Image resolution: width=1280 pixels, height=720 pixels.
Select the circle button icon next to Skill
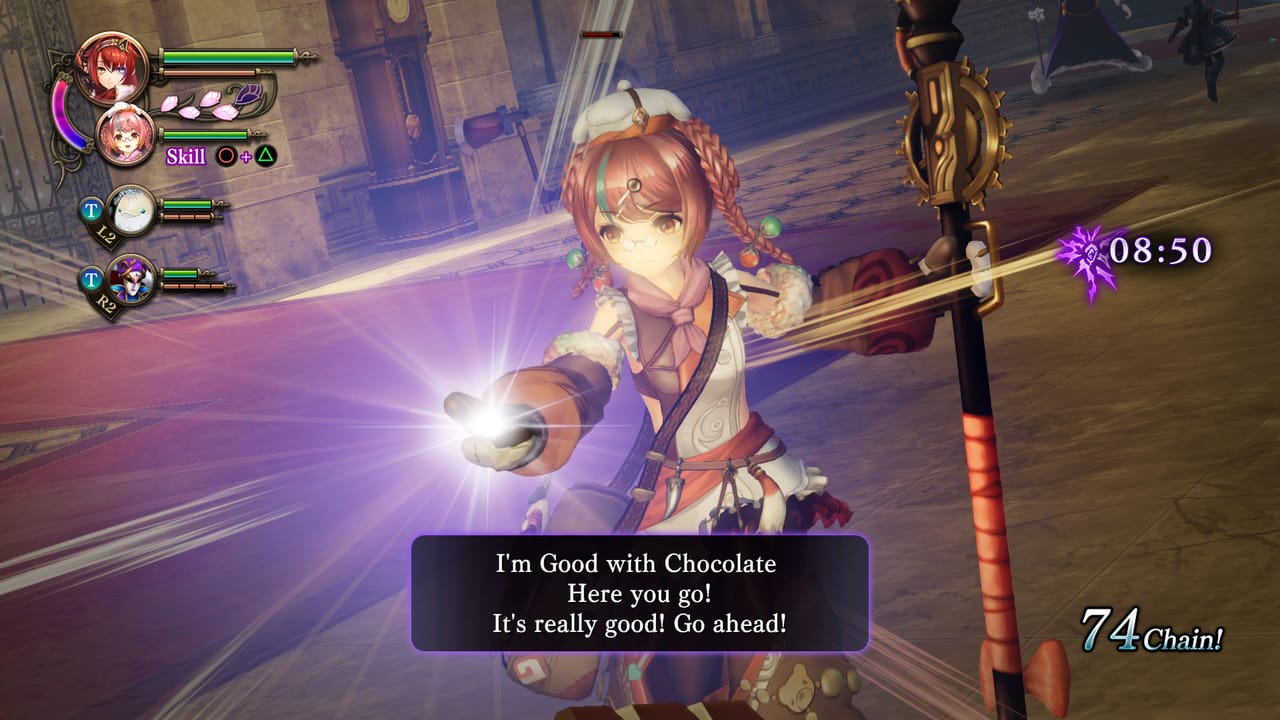coord(225,156)
